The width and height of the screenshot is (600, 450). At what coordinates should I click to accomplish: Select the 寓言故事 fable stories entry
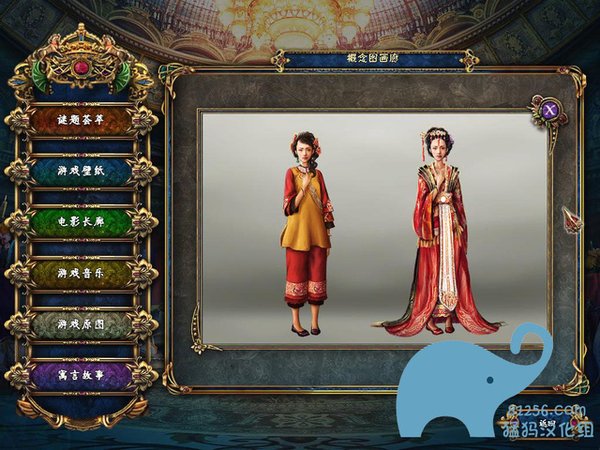[x=82, y=375]
